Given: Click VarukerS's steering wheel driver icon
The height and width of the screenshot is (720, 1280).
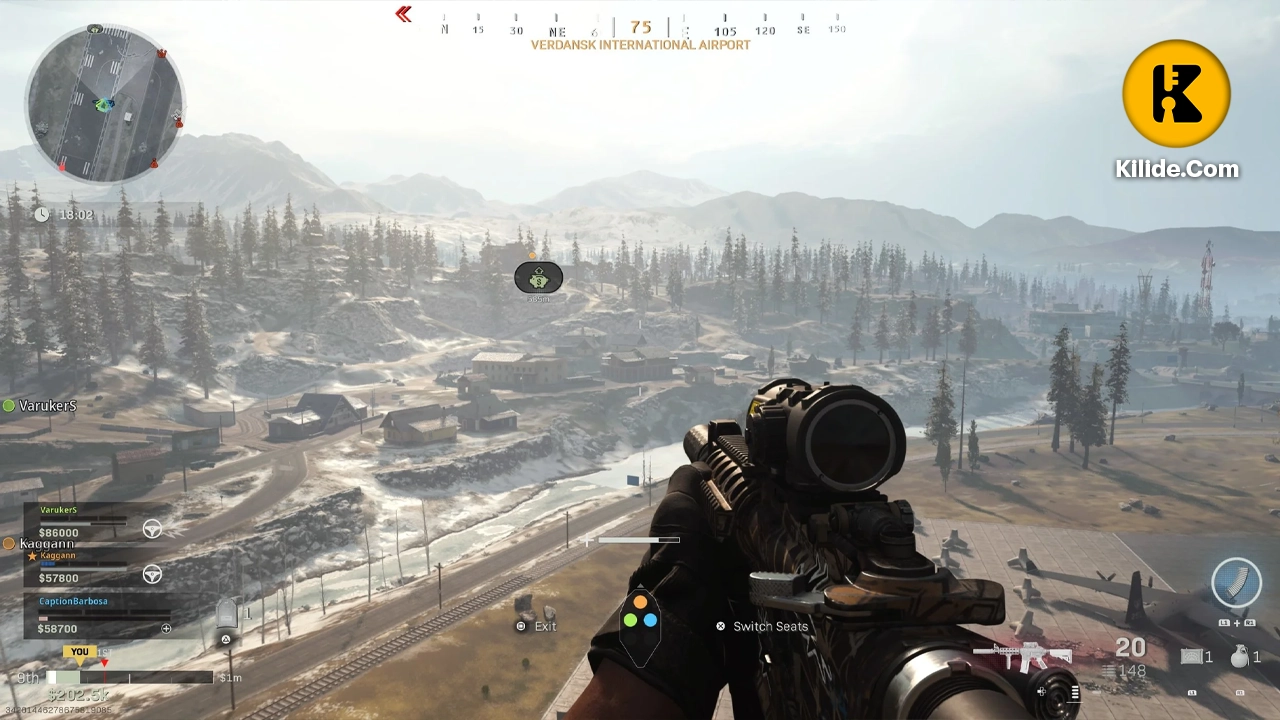Looking at the screenshot, I should click(x=152, y=528).
